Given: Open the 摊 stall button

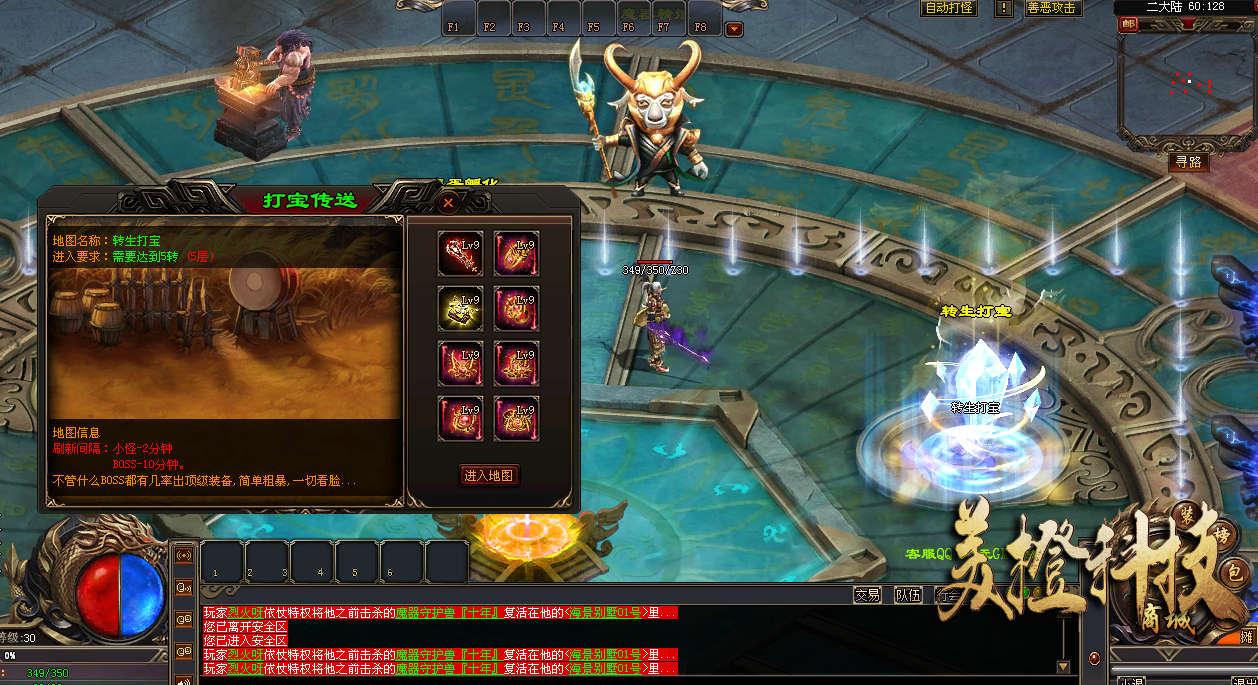Looking at the screenshot, I should pos(1247,636).
